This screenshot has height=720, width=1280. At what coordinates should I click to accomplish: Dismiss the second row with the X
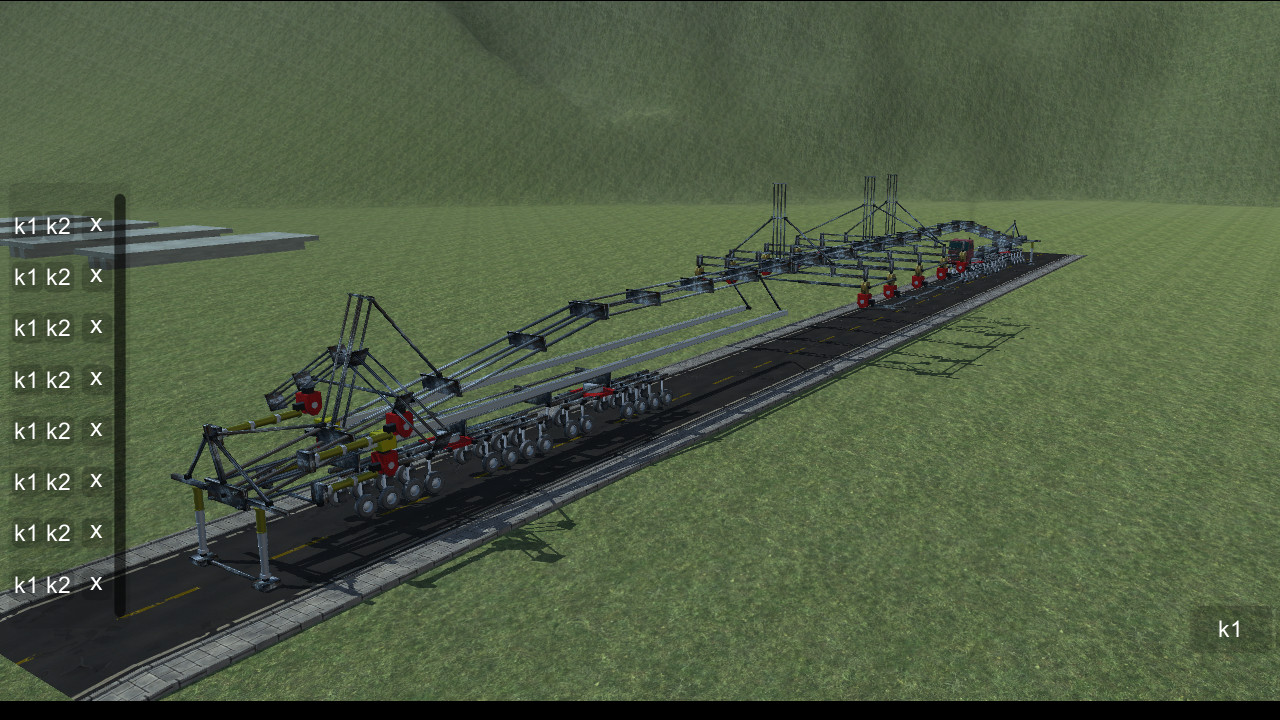[x=95, y=277]
